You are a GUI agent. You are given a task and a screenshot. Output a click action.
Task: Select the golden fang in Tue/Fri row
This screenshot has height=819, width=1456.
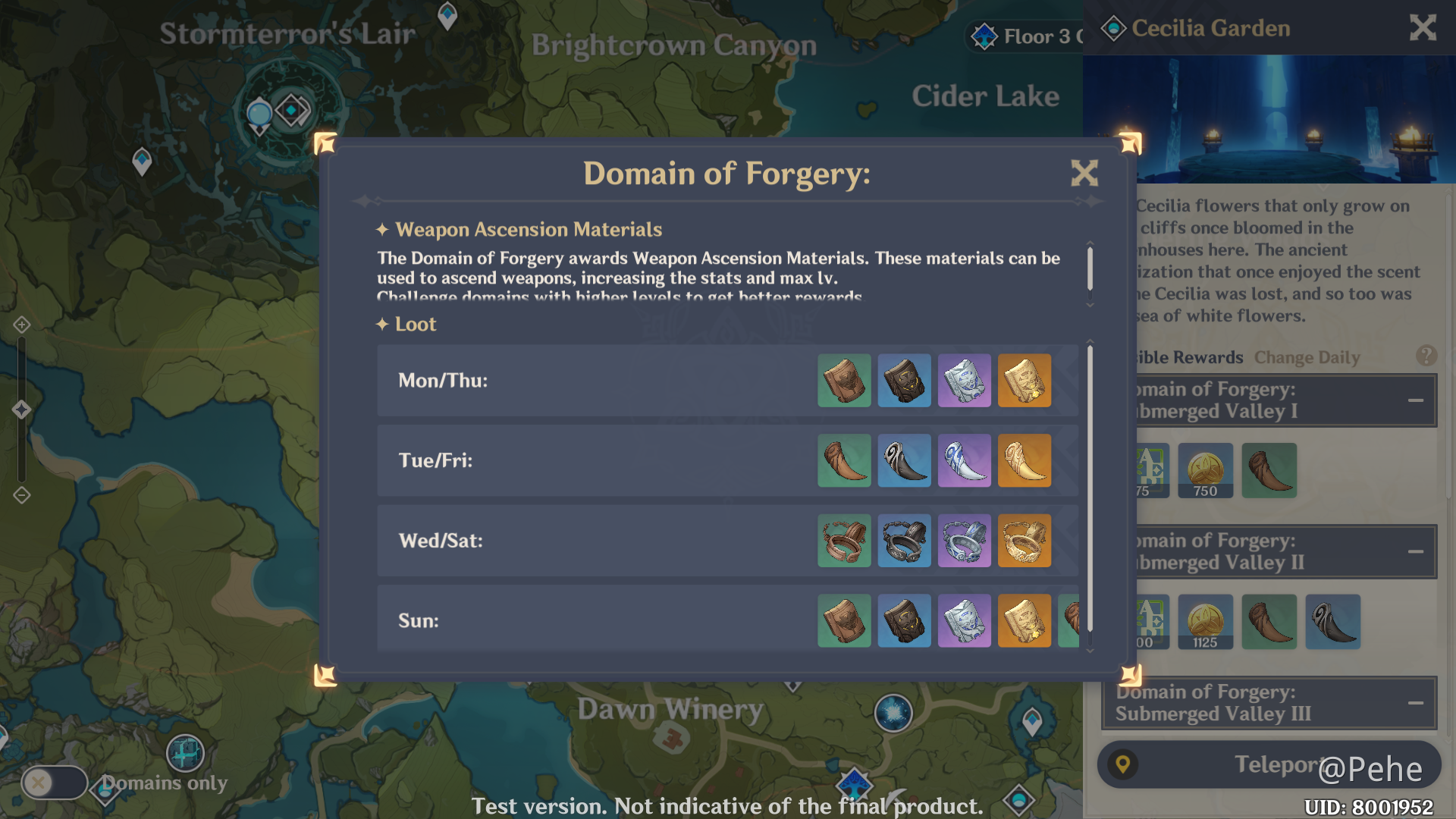pyautogui.click(x=1025, y=460)
